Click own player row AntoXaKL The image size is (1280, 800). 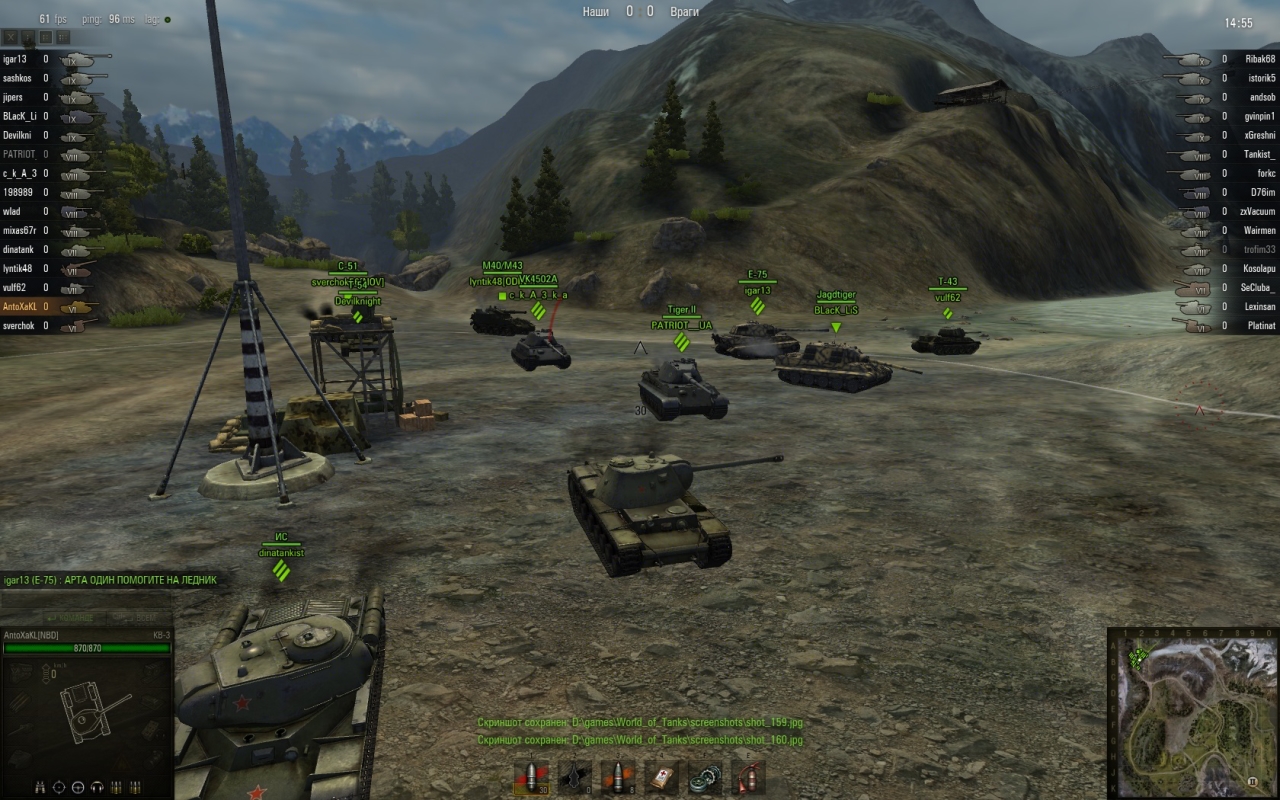pyautogui.click(x=20, y=306)
